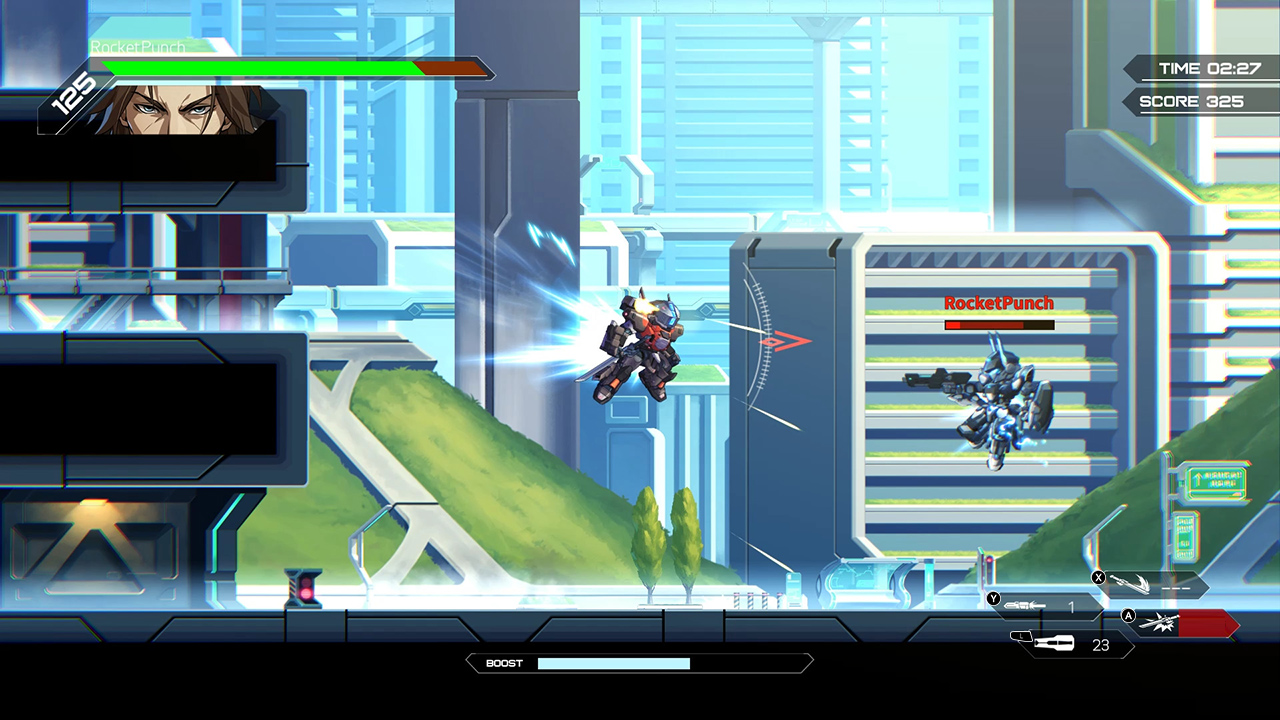Click the ammo clip icon beside the L button
Viewport: 1280px width, 720px height.
[x=1054, y=642]
